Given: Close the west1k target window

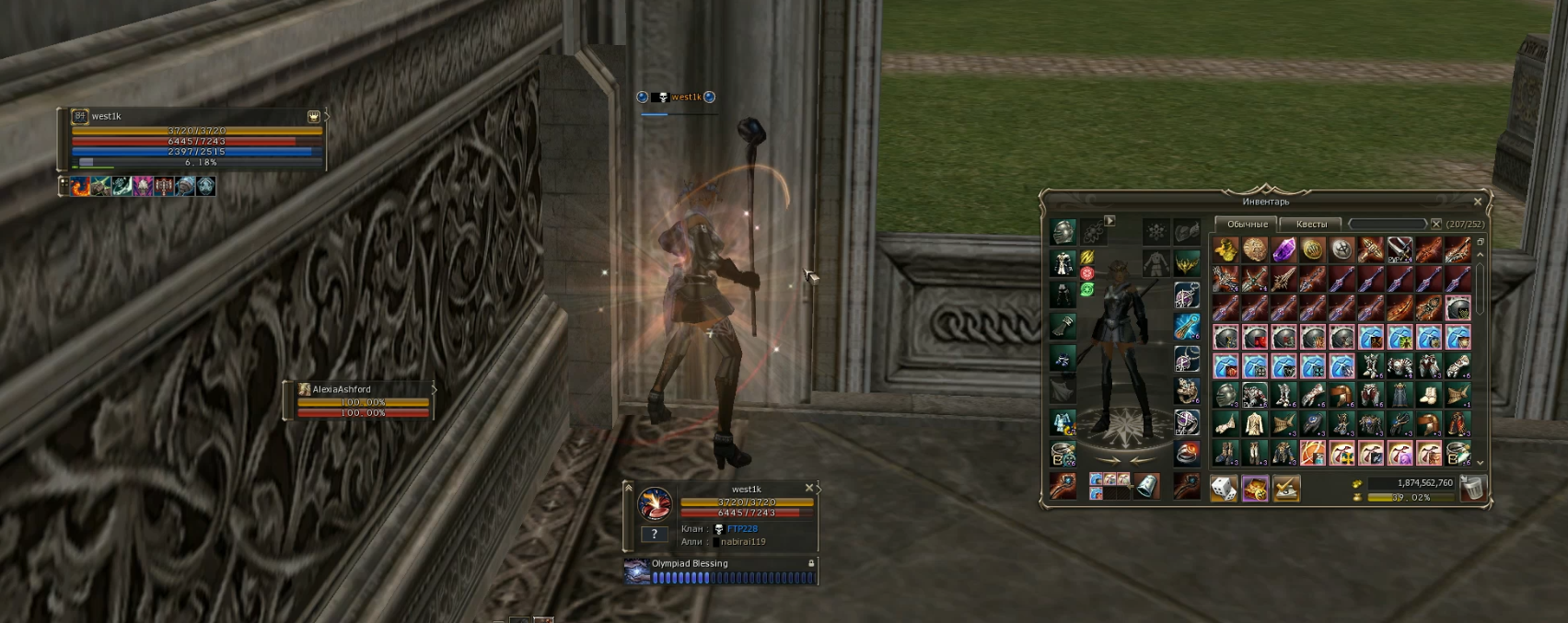Looking at the screenshot, I should [809, 489].
